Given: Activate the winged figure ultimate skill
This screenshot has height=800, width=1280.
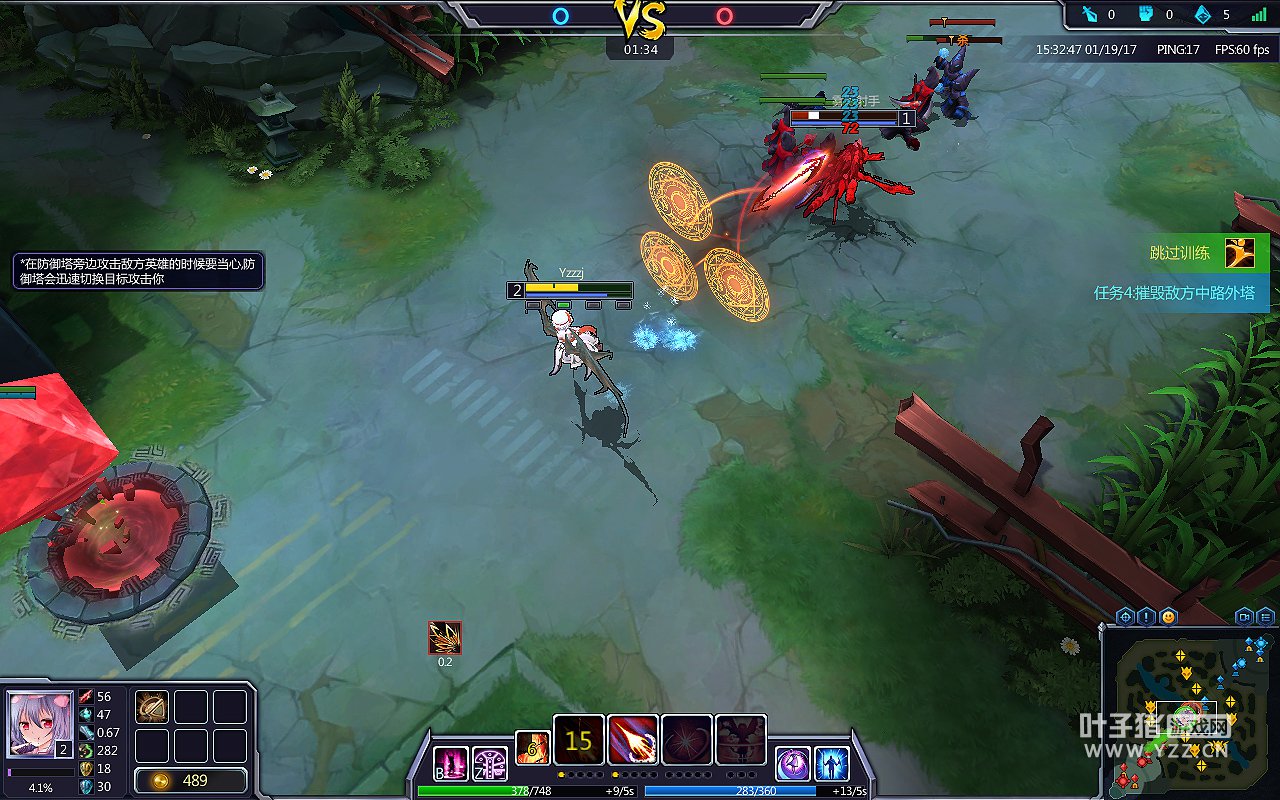Looking at the screenshot, I should (x=741, y=741).
